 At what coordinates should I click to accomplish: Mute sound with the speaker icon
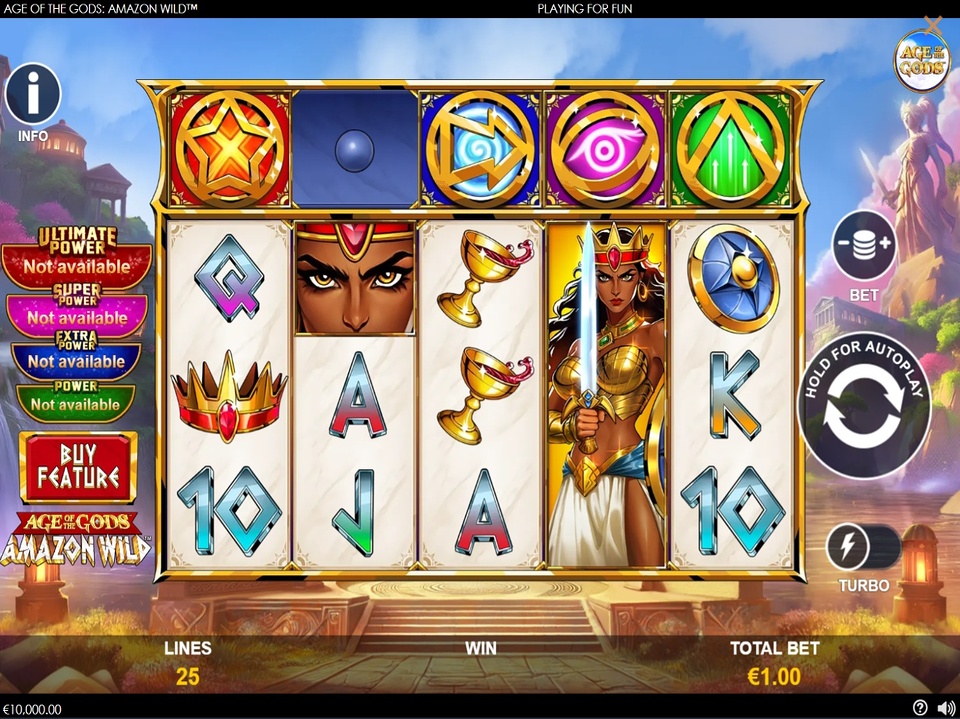(x=946, y=708)
